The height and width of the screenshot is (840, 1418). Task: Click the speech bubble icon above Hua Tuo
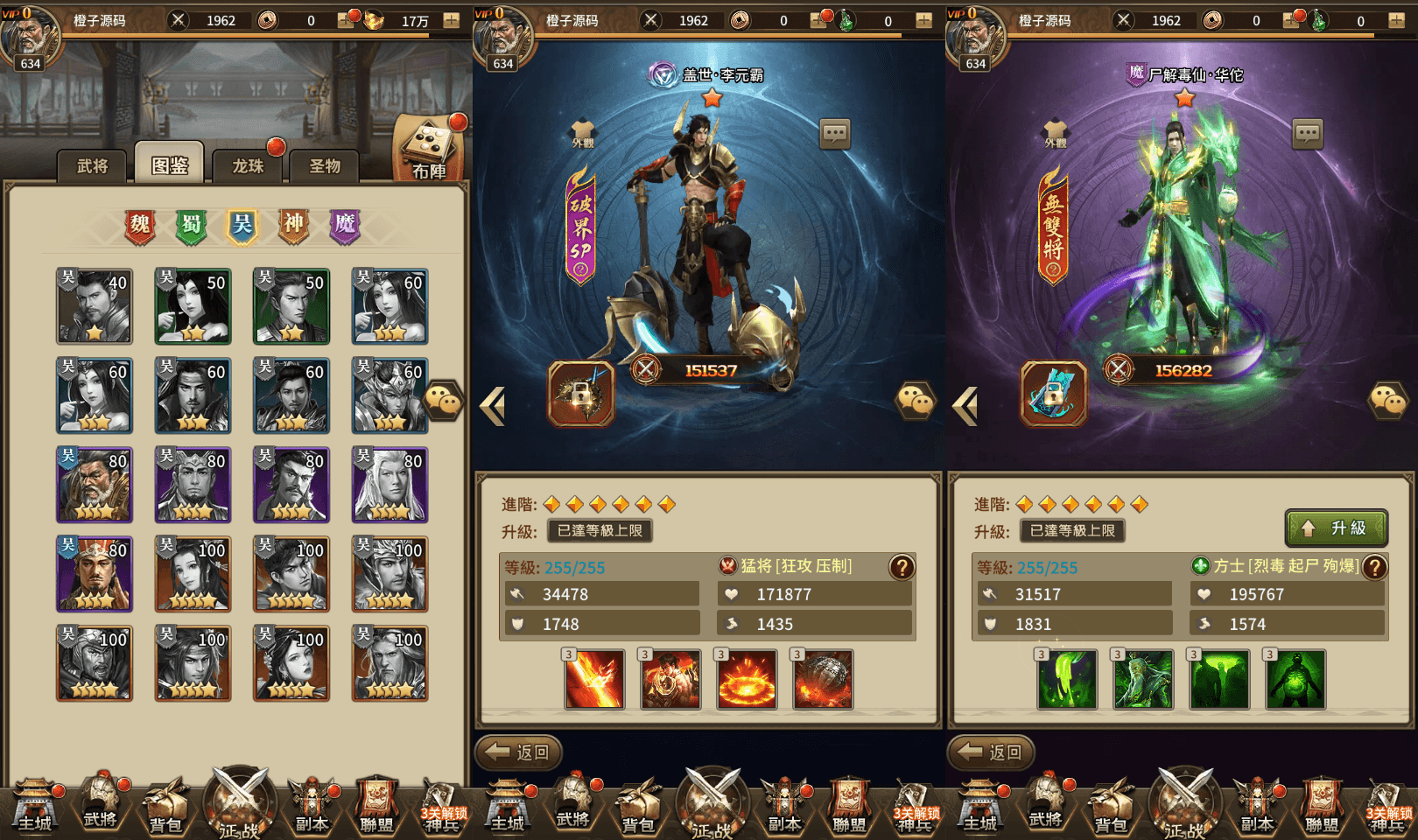point(1309,133)
